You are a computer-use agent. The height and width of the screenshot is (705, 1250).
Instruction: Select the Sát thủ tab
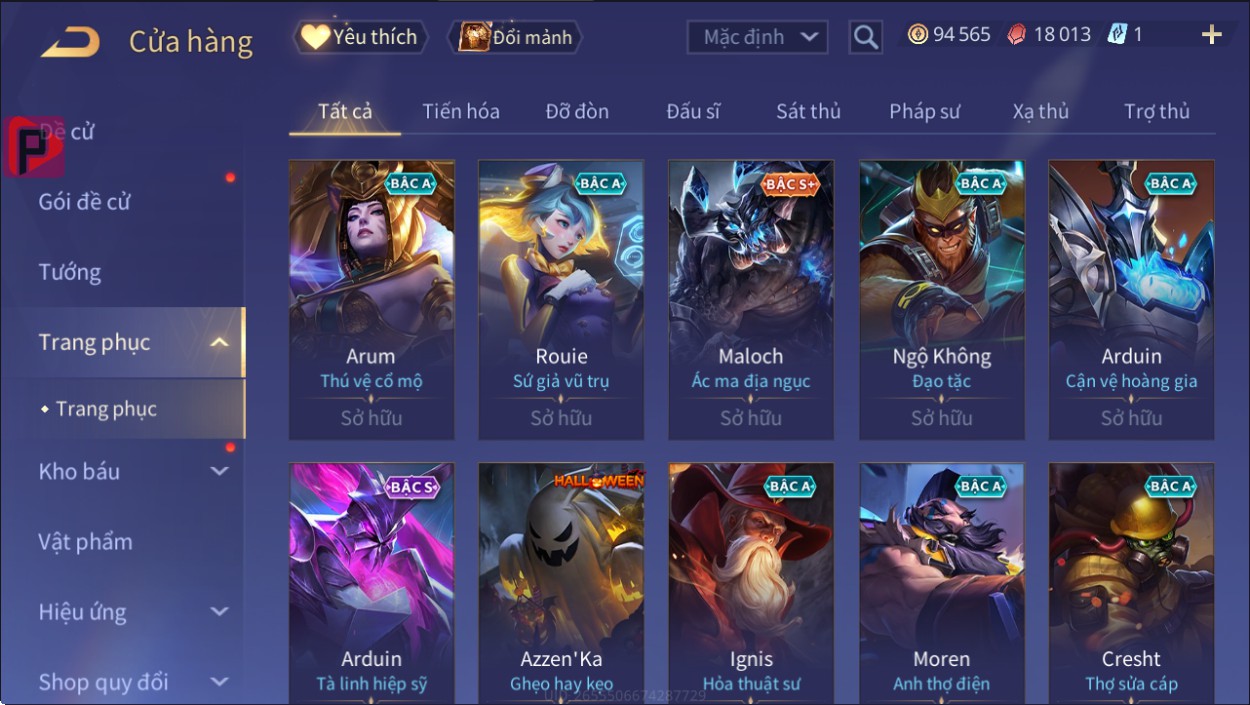point(808,112)
